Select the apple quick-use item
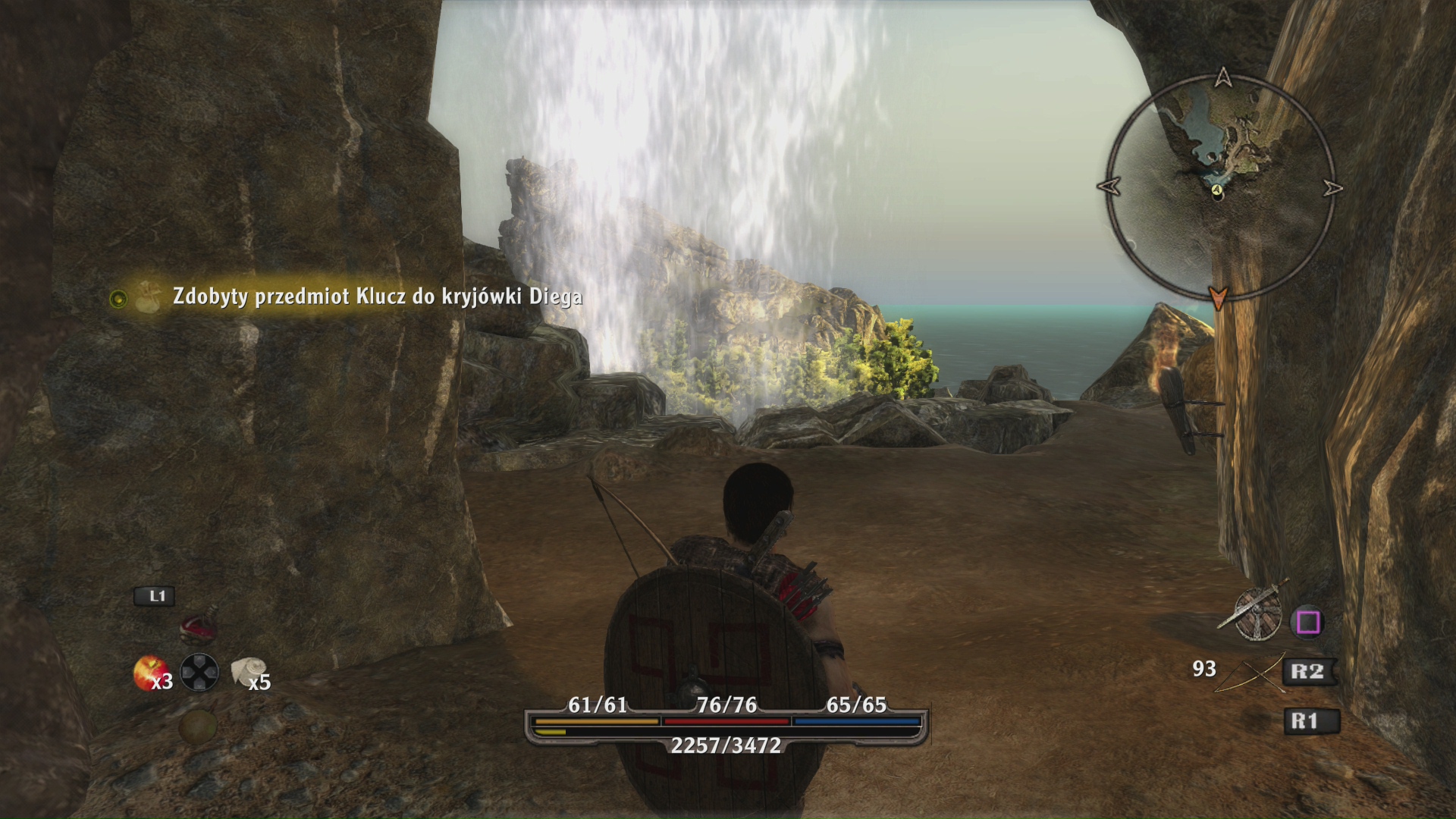This screenshot has height=819, width=1456. click(x=147, y=672)
